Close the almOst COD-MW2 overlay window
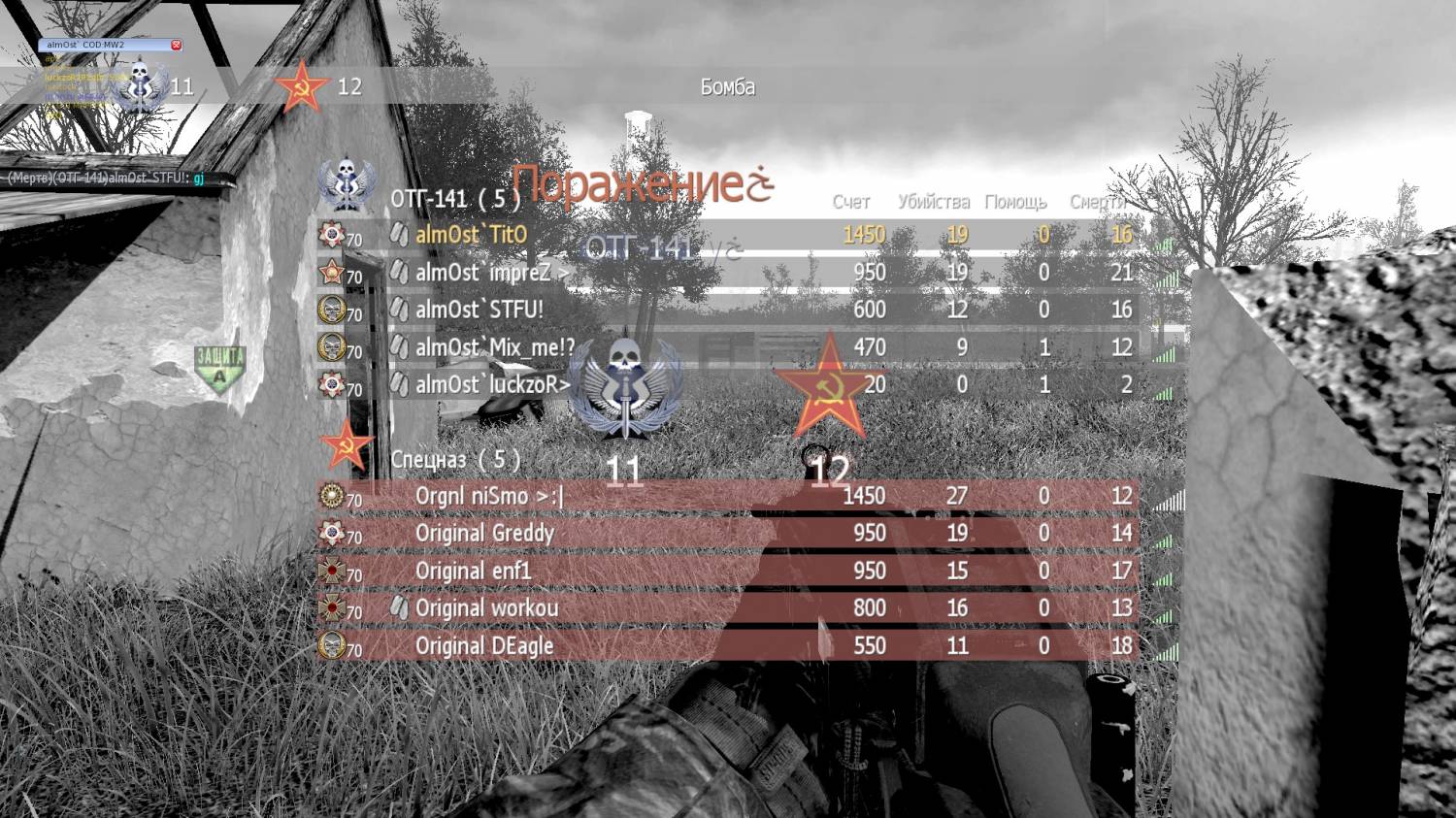Screen dimensions: 1456x818 tap(176, 45)
